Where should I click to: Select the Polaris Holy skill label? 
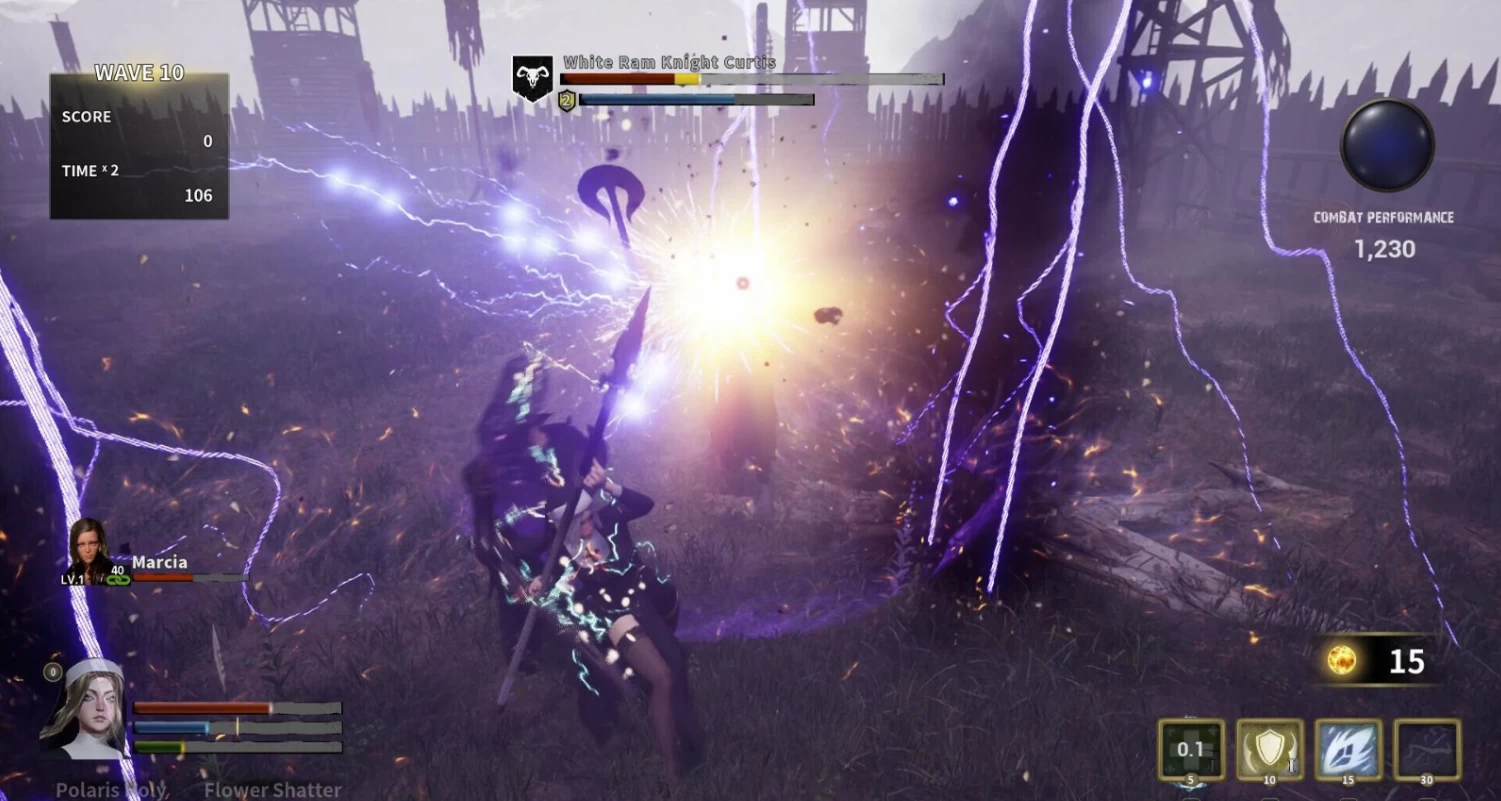coord(111,790)
